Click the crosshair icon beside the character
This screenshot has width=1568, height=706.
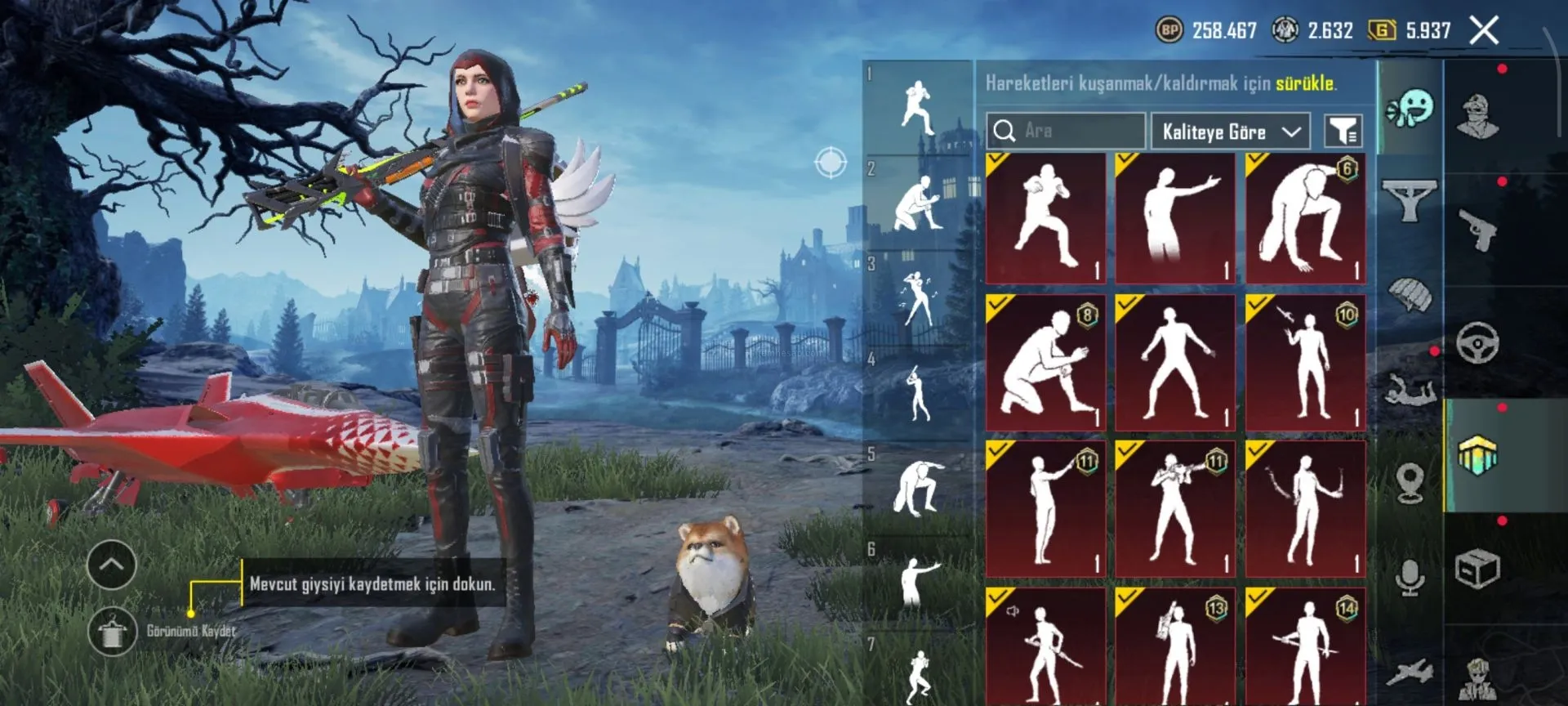[x=831, y=162]
